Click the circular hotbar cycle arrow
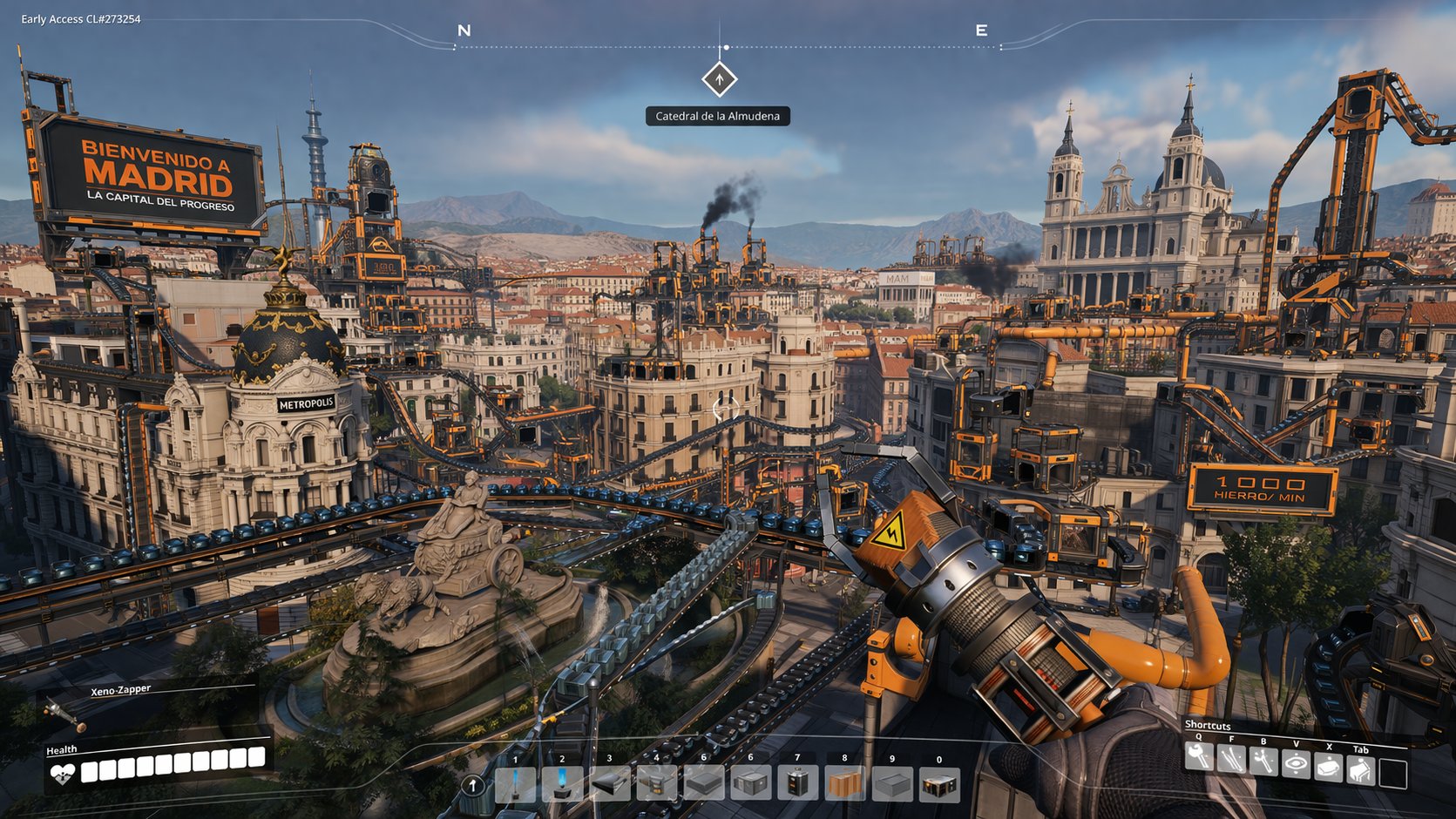 pos(472,787)
